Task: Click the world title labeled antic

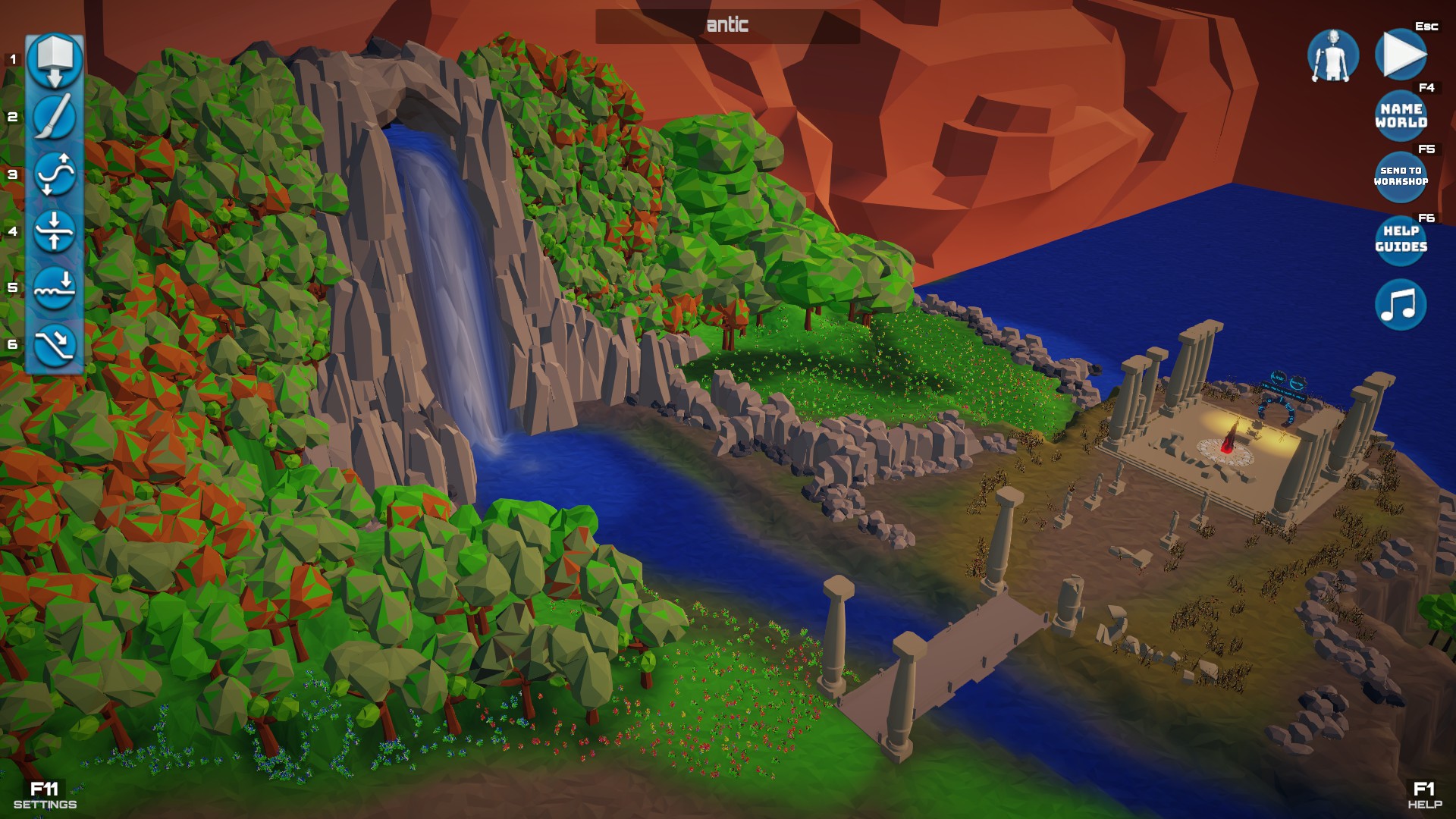Action: (x=726, y=25)
